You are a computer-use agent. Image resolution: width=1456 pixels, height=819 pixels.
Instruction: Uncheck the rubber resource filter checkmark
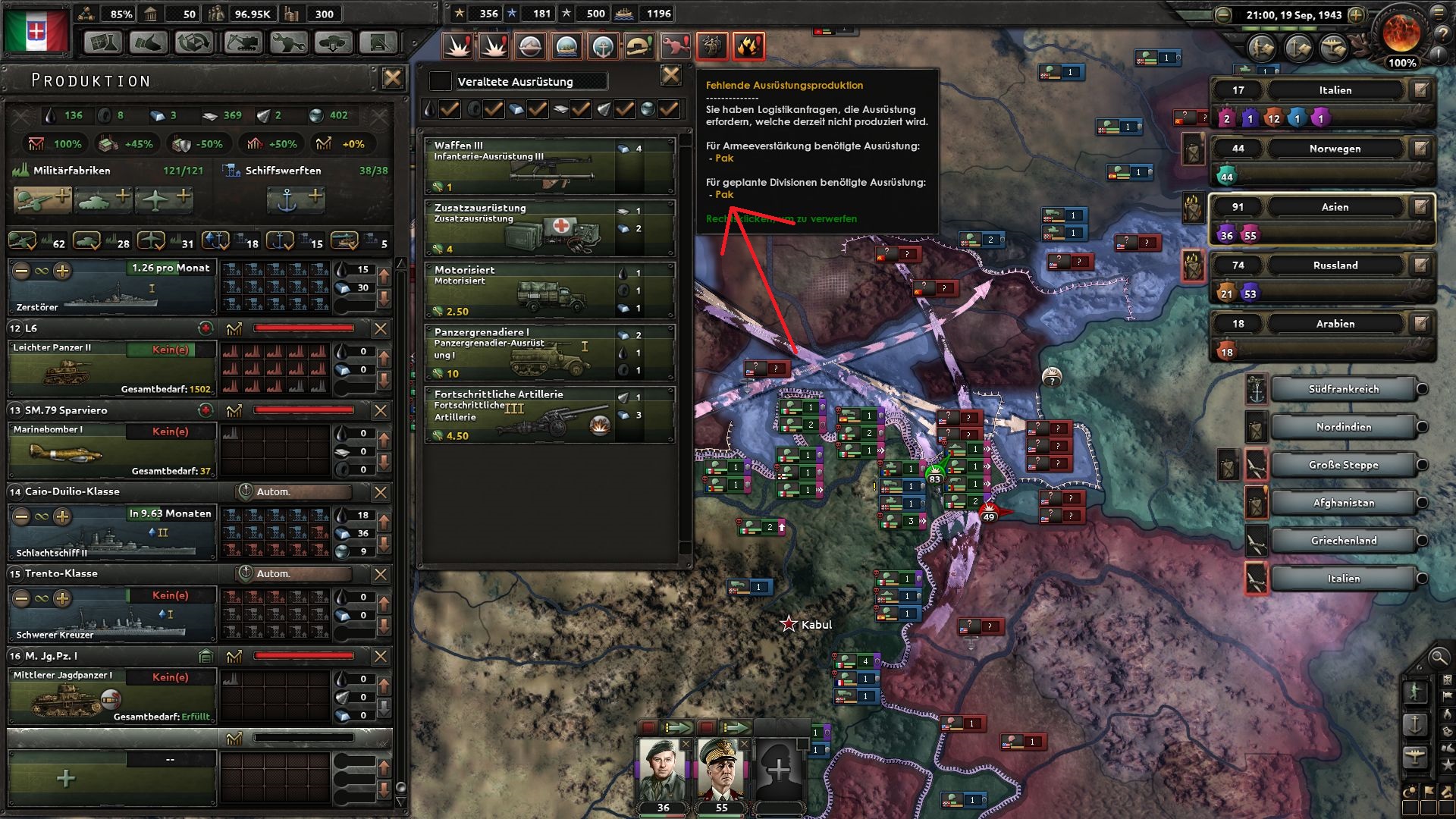point(493,109)
